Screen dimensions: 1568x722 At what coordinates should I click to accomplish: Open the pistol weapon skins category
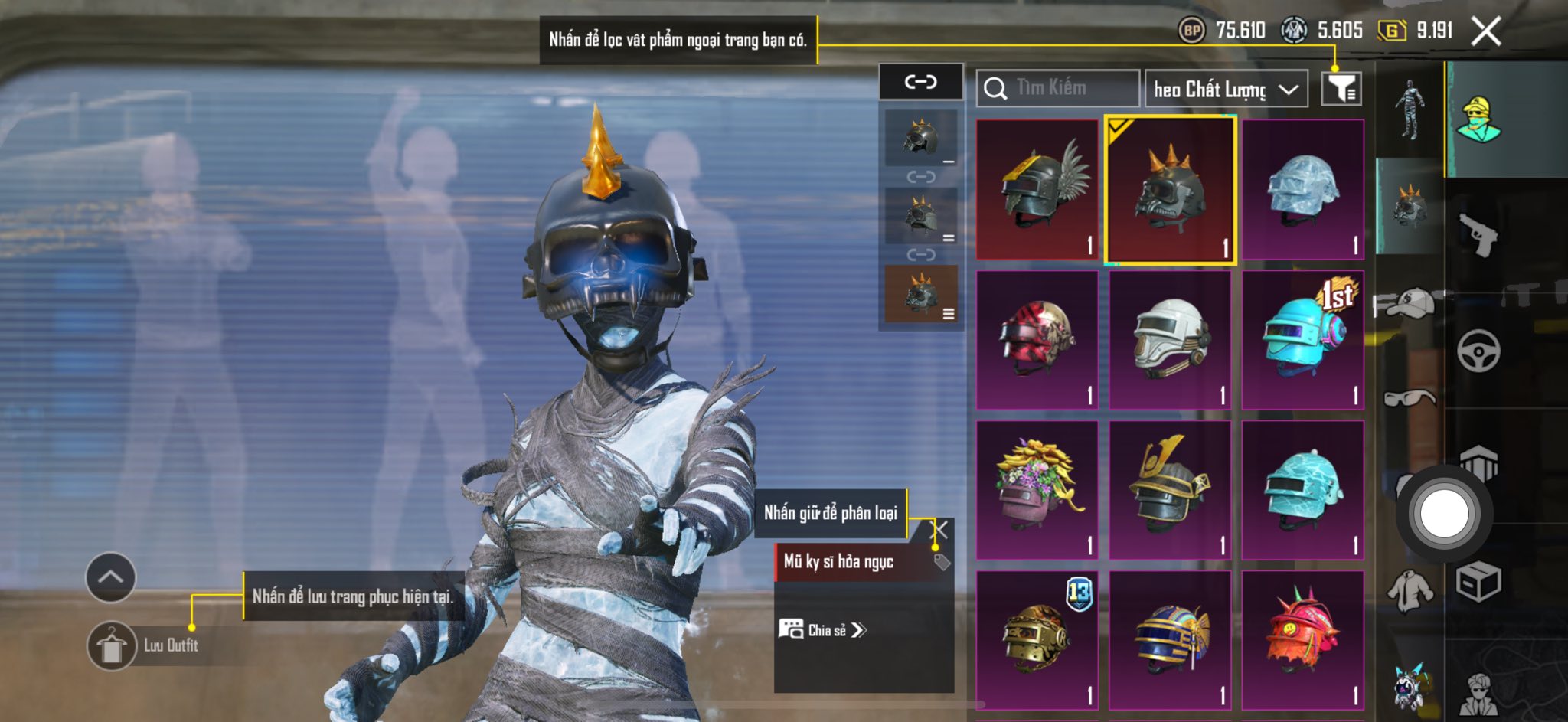point(1478,234)
